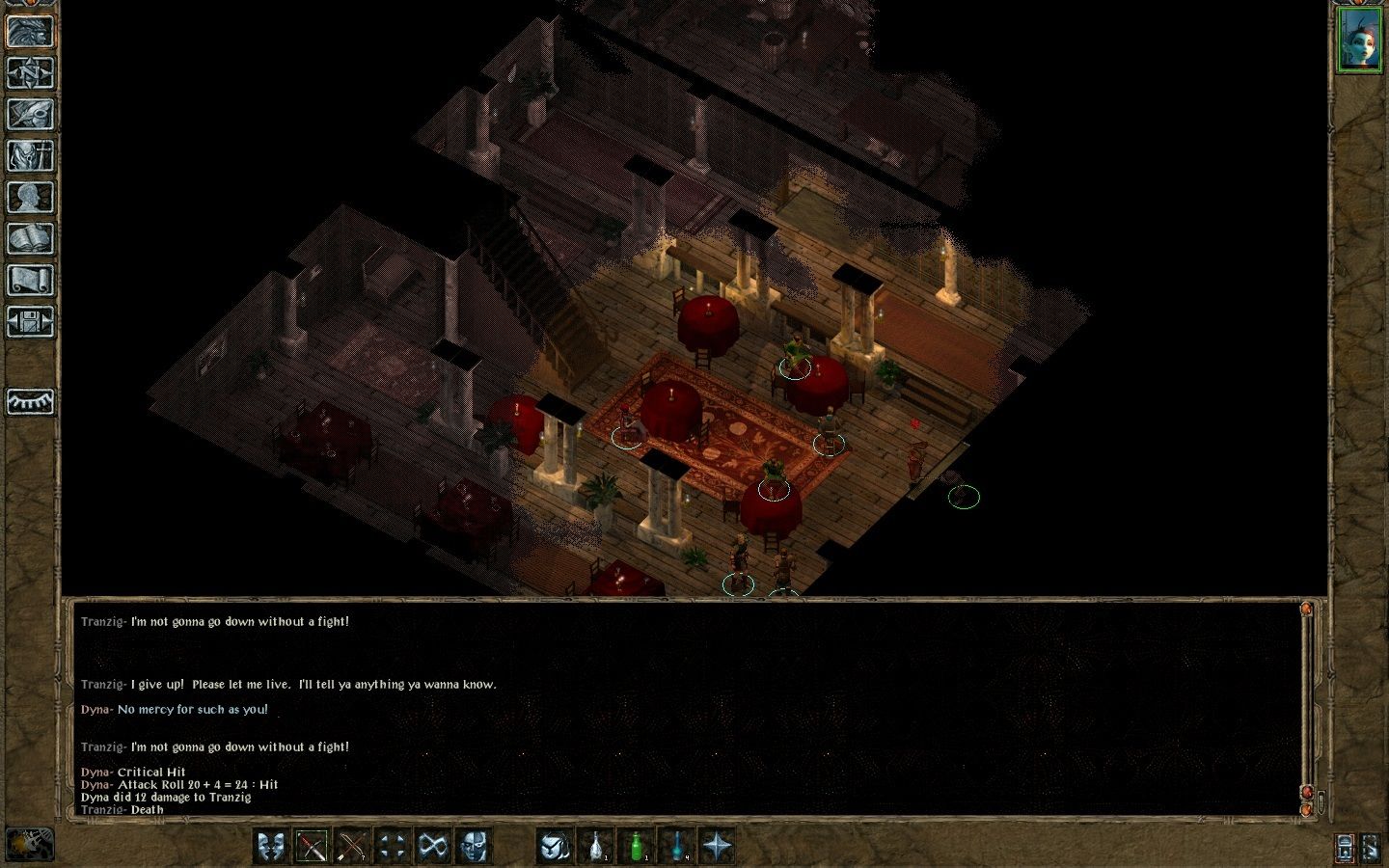Choose the four-arrows action button

[393, 847]
